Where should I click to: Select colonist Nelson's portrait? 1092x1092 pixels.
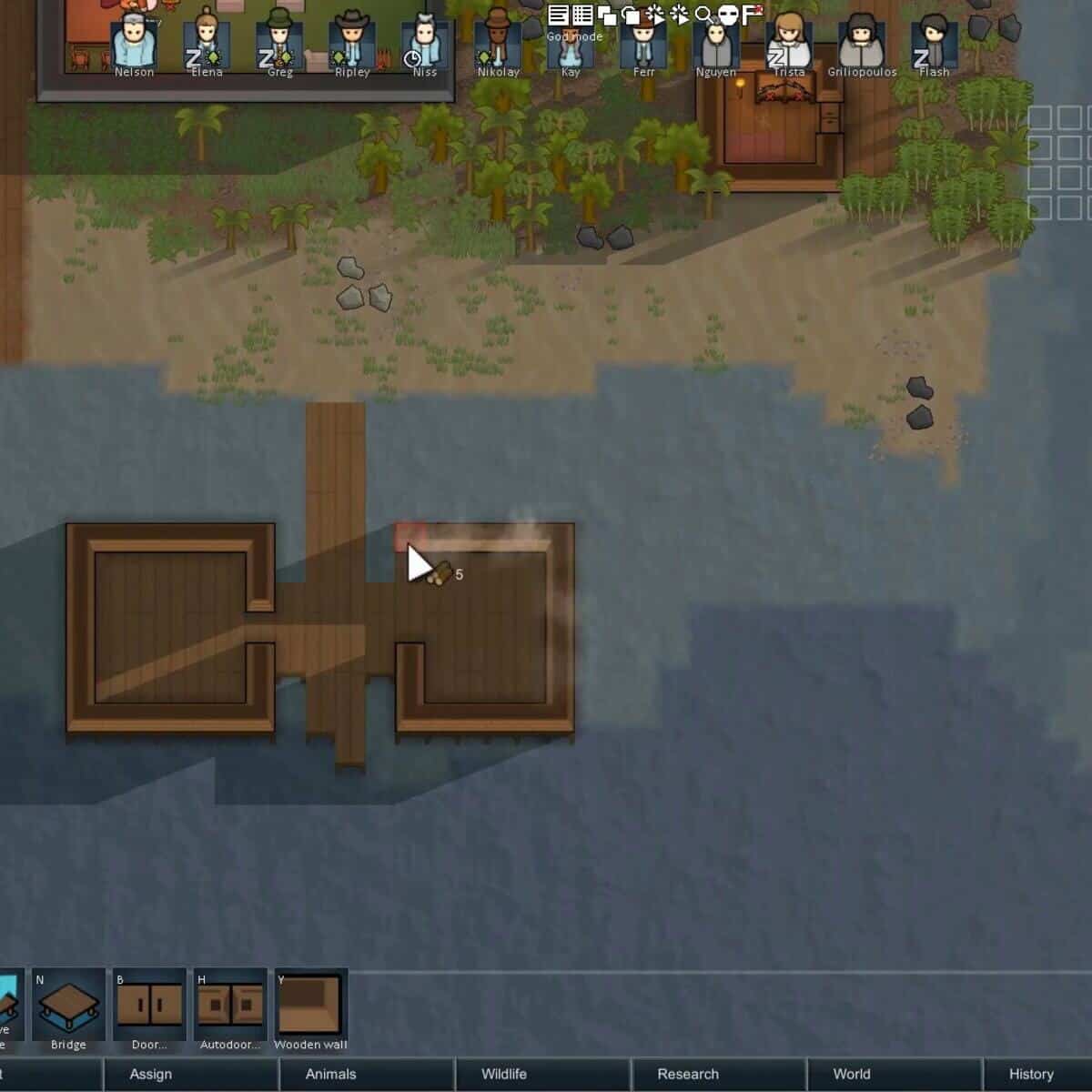134,44
